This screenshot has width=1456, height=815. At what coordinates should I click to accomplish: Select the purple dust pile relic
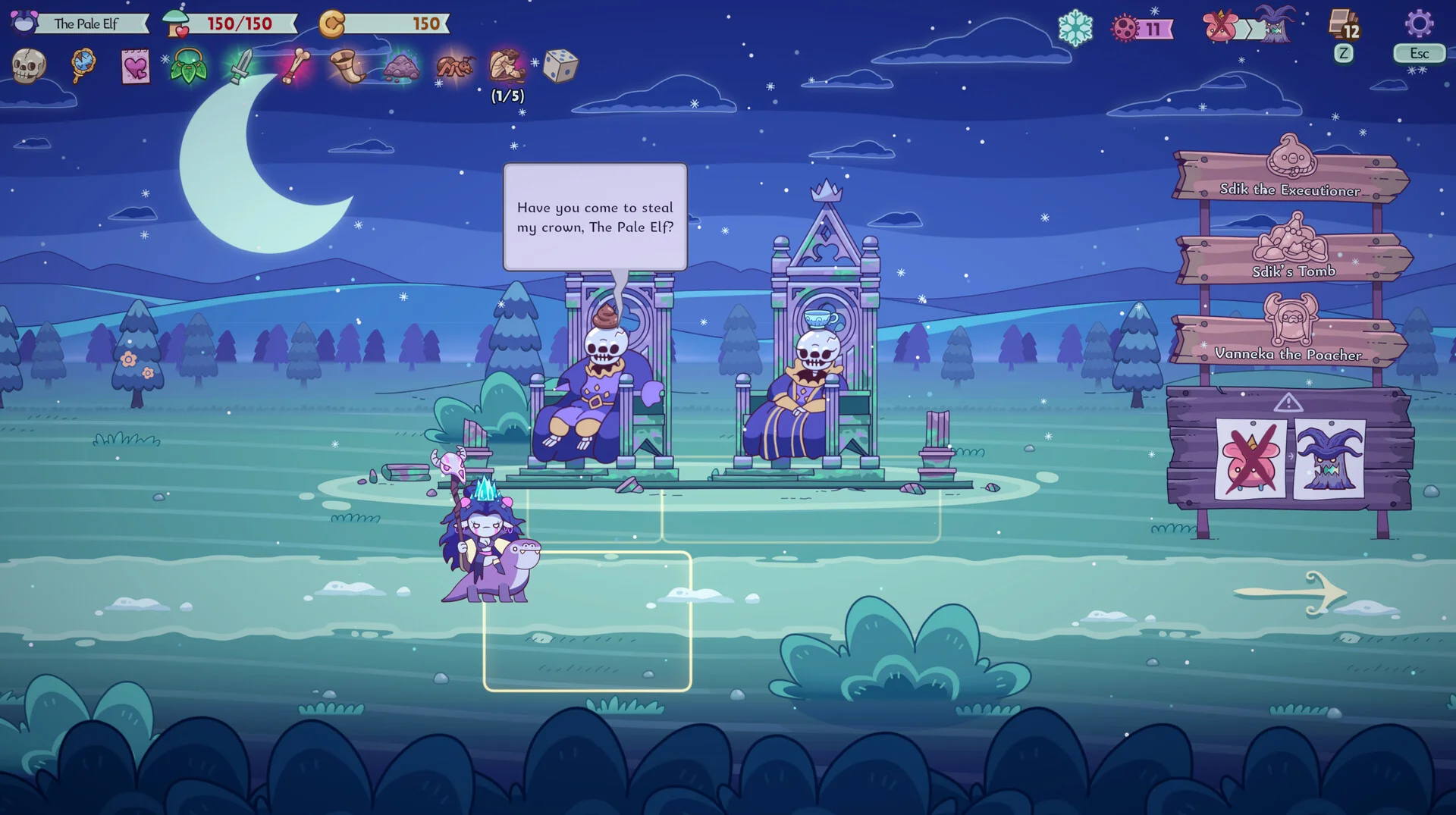[401, 67]
